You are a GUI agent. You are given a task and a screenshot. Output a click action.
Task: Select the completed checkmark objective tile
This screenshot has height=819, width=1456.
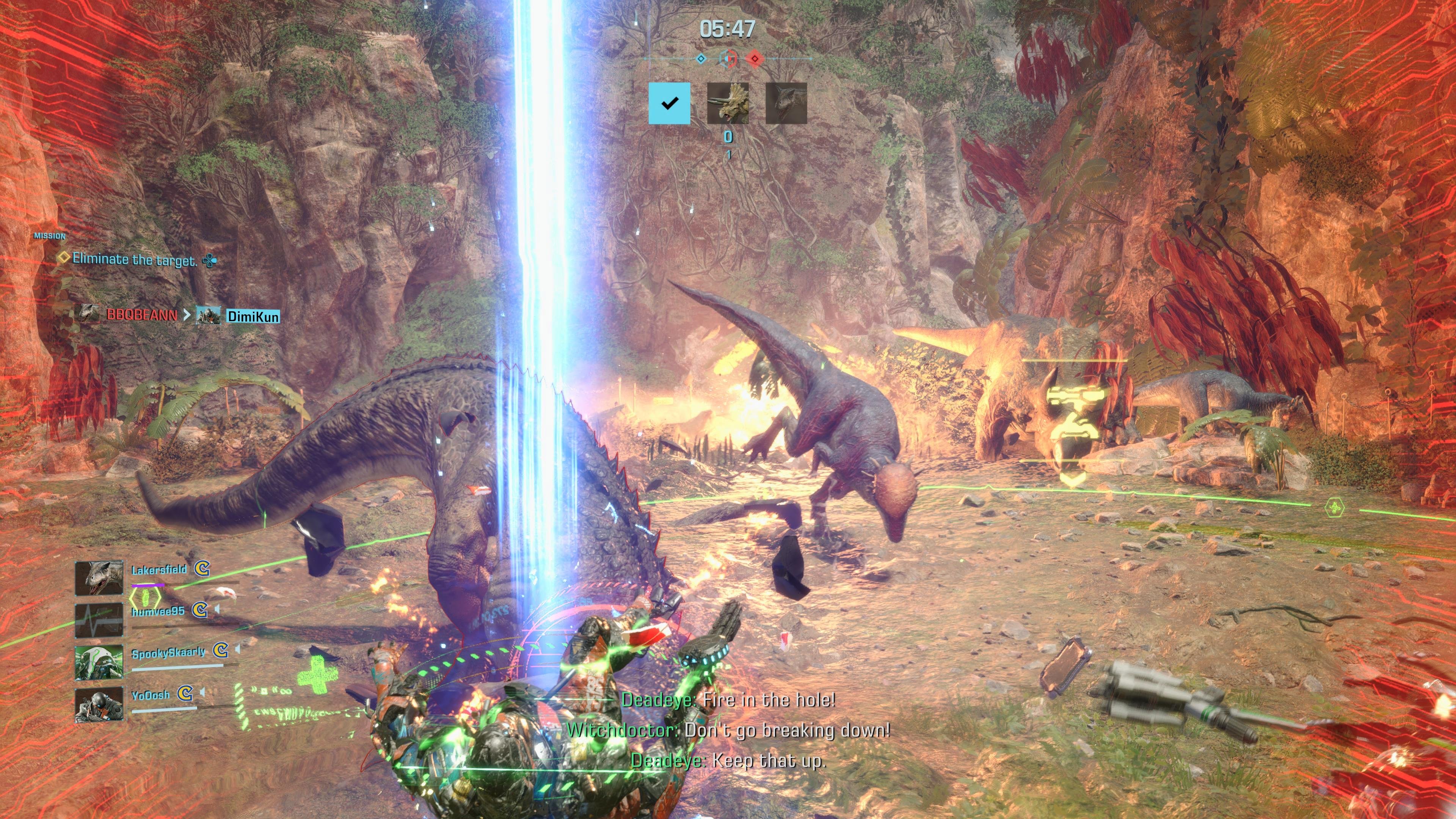click(x=669, y=104)
